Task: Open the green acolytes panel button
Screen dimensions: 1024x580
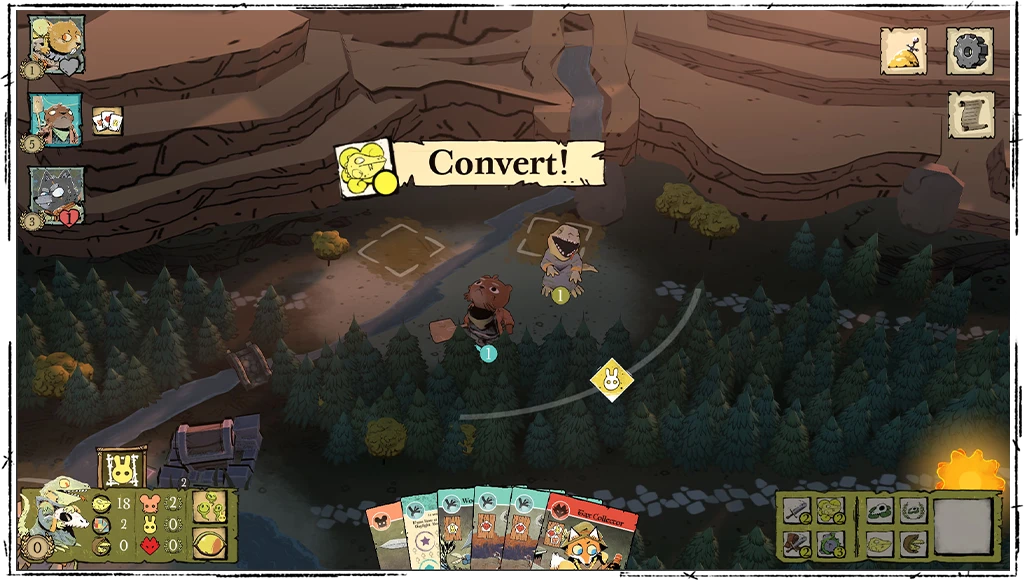Action: pyautogui.click(x=209, y=506)
